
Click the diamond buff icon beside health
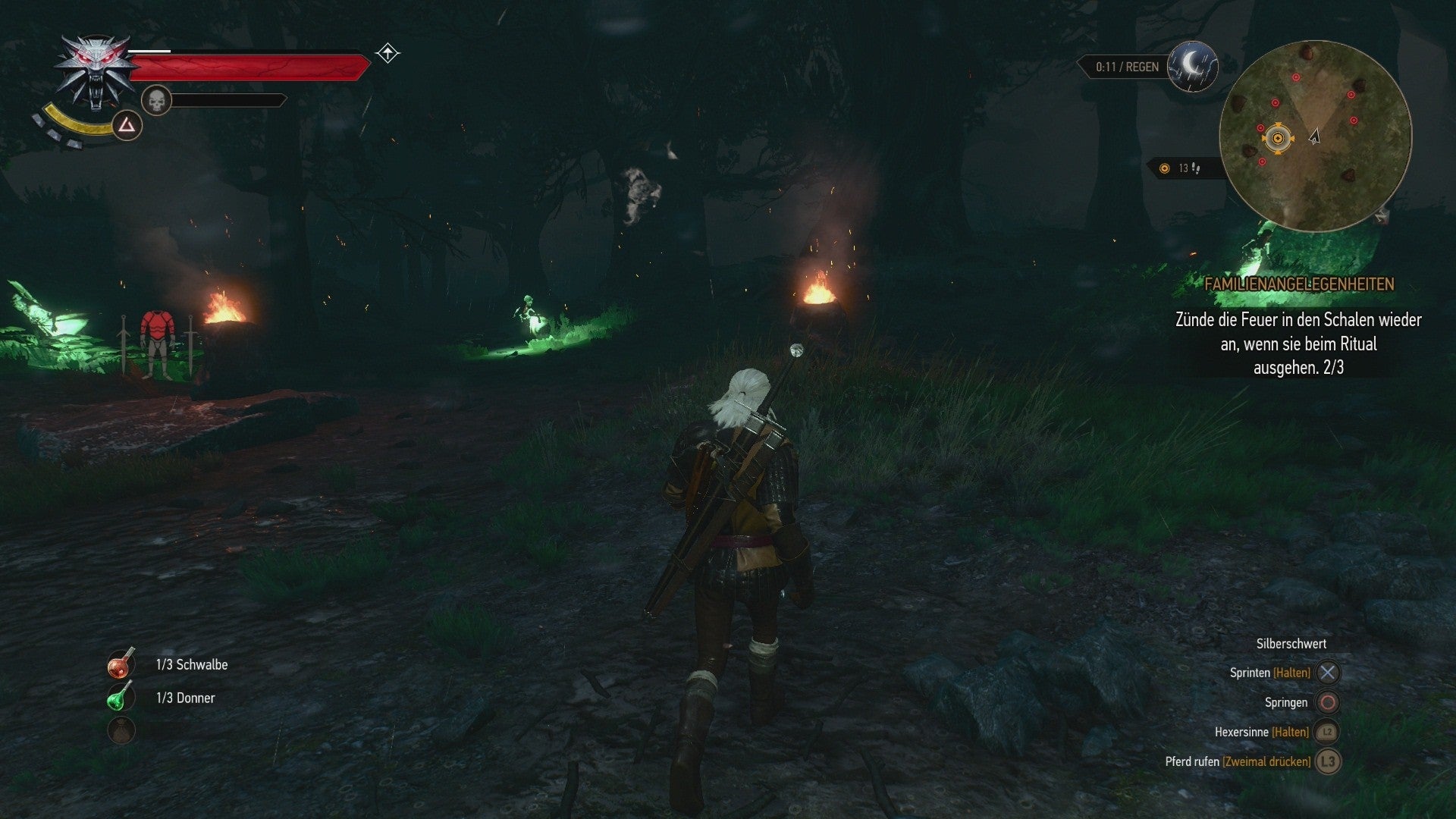coord(388,54)
